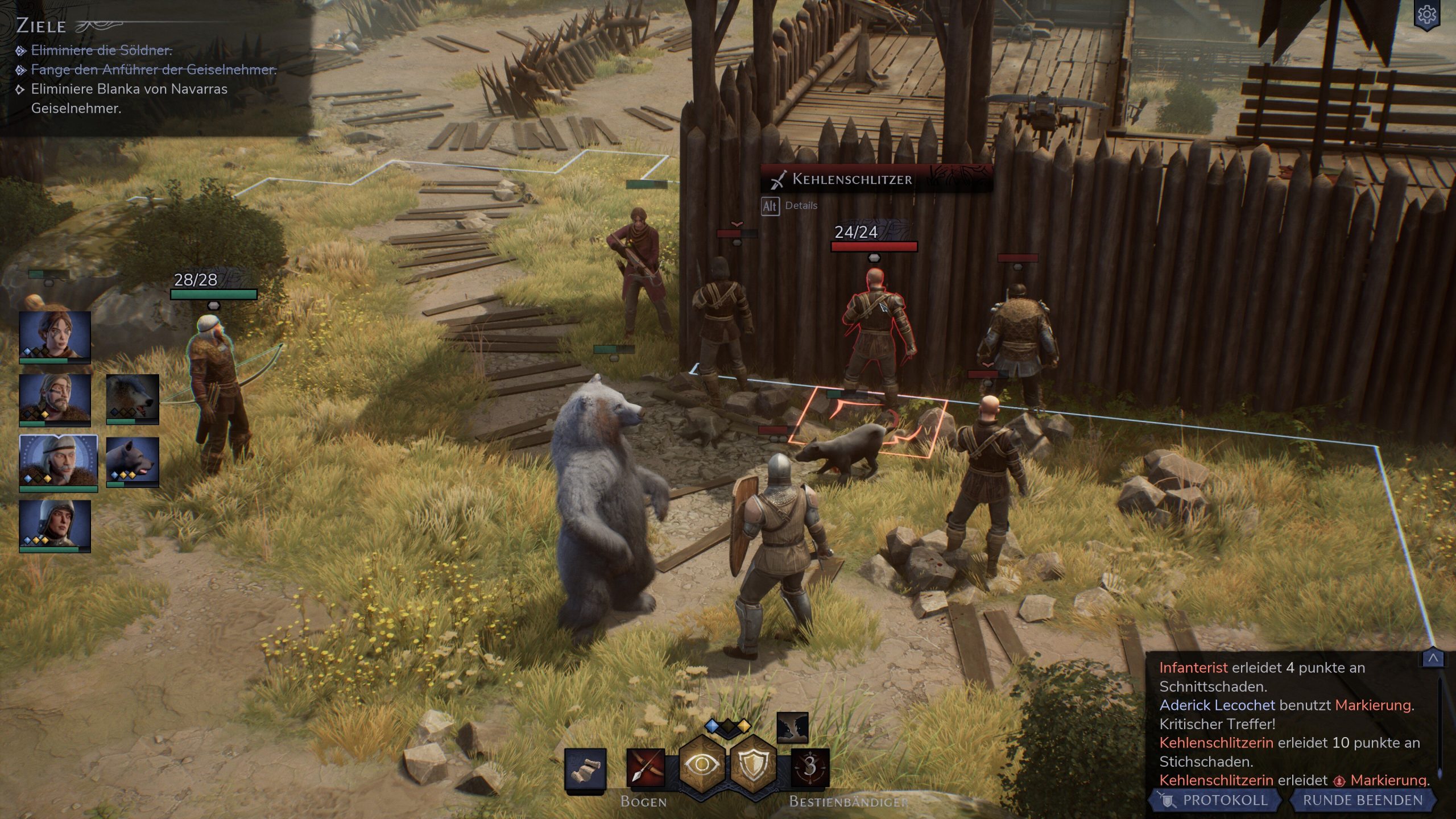Image resolution: width=1456 pixels, height=819 pixels.
Task: Activate the eye overwatch ability
Action: 702,765
